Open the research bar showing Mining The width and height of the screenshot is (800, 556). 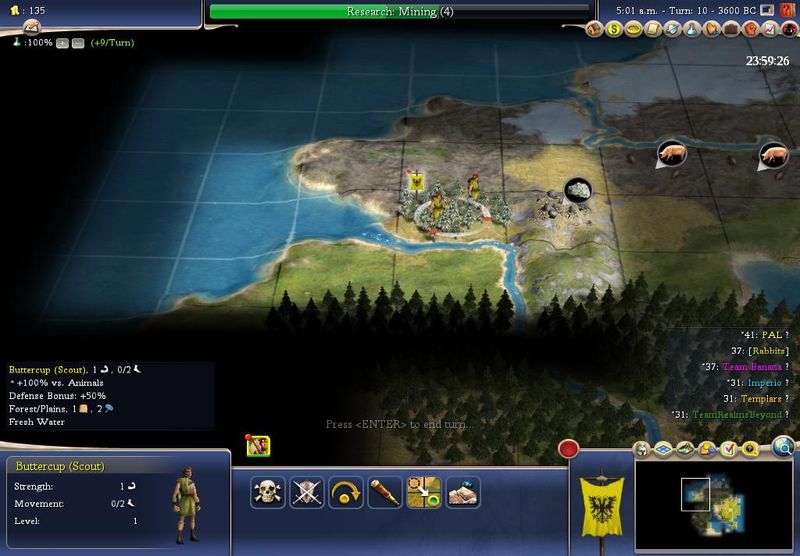pos(400,12)
